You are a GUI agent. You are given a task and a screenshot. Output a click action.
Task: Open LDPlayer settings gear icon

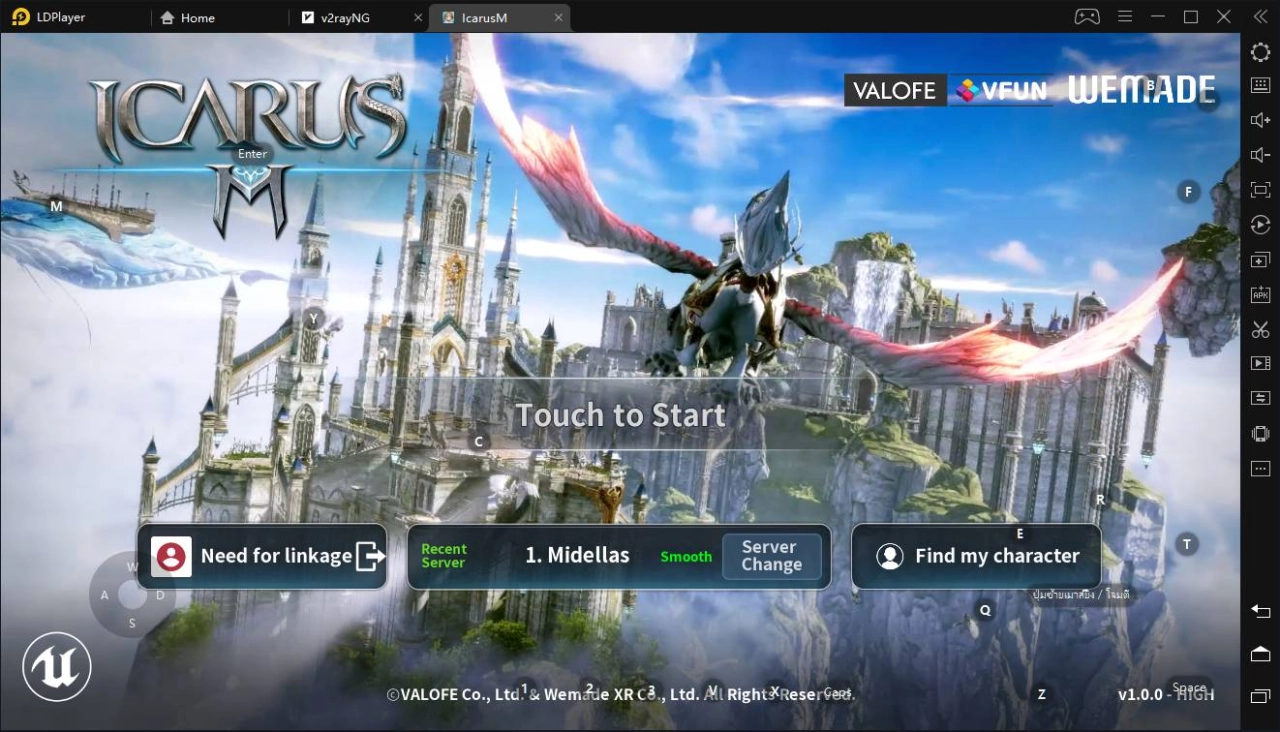coord(1259,52)
